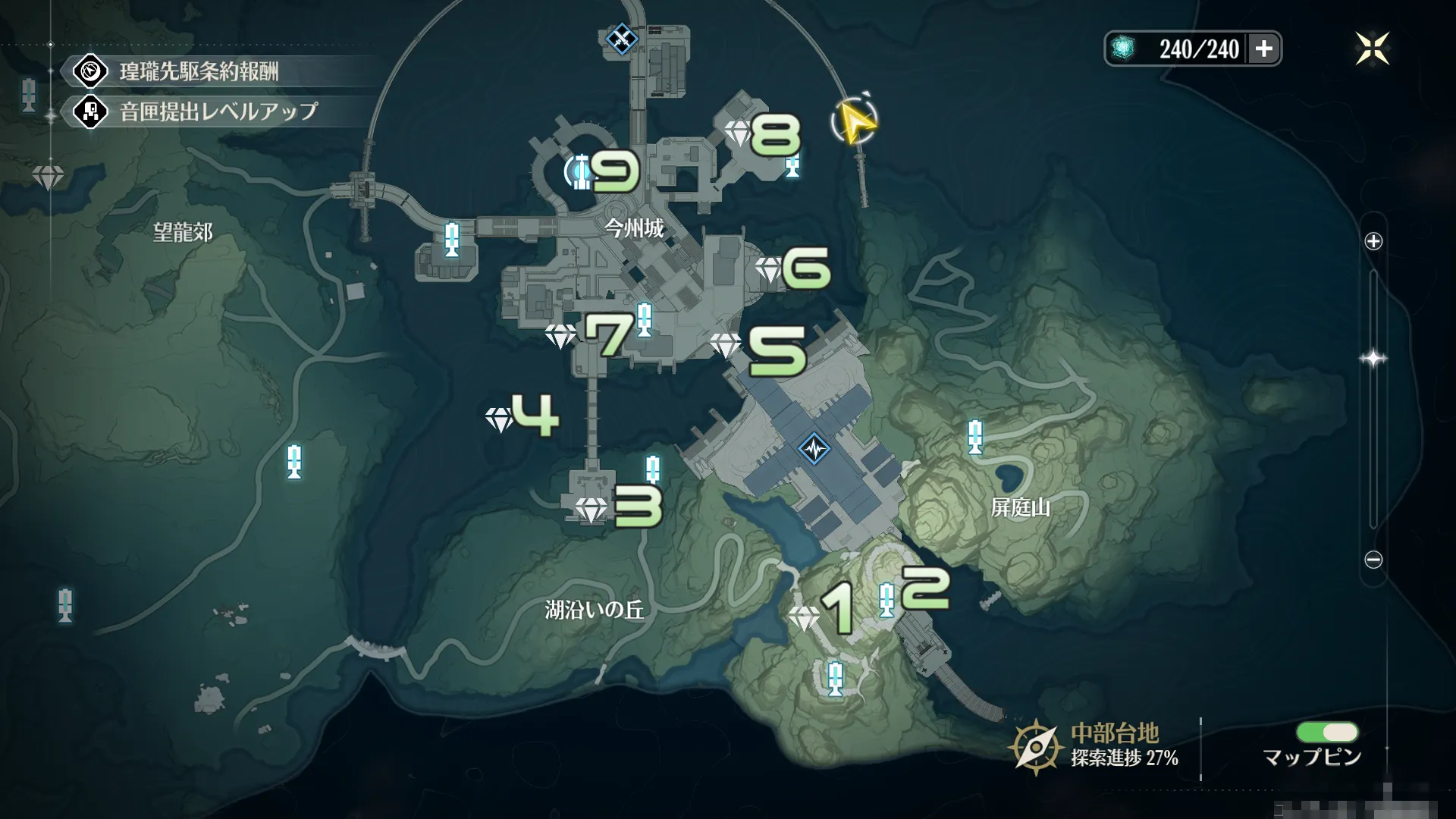The image size is (1456, 819).
Task: Add waveplates with the plus button
Action: tap(1263, 49)
